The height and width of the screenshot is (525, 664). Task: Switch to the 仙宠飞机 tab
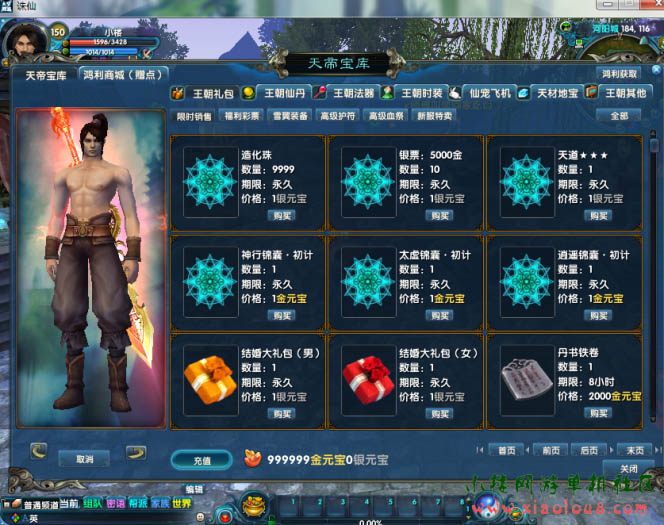click(x=489, y=93)
